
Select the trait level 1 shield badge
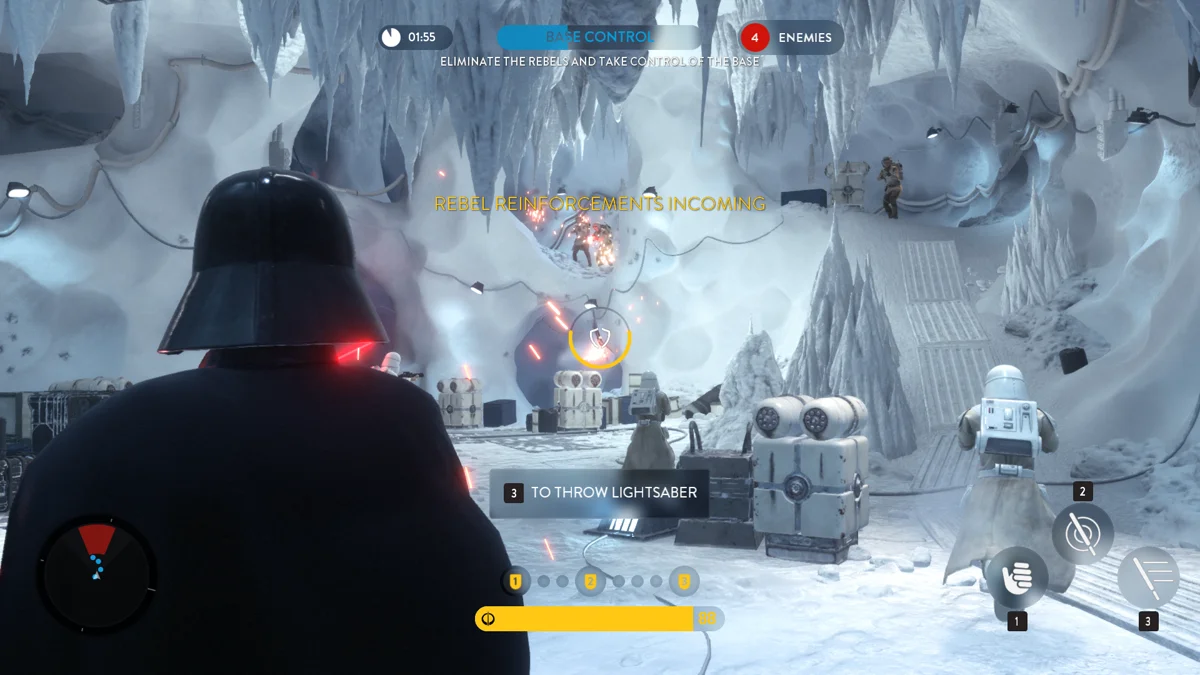[516, 581]
